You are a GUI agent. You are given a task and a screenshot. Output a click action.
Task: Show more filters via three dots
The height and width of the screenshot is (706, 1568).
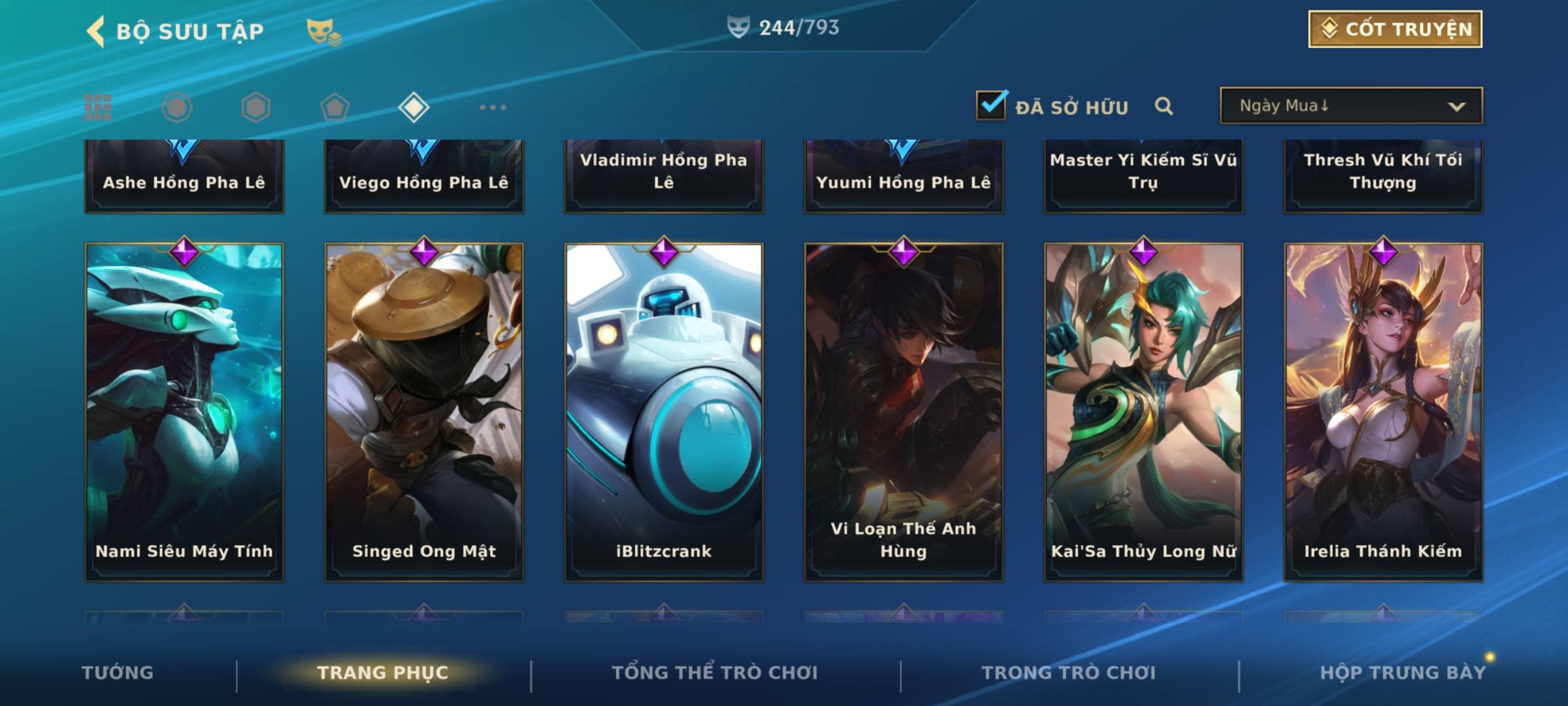coord(493,107)
